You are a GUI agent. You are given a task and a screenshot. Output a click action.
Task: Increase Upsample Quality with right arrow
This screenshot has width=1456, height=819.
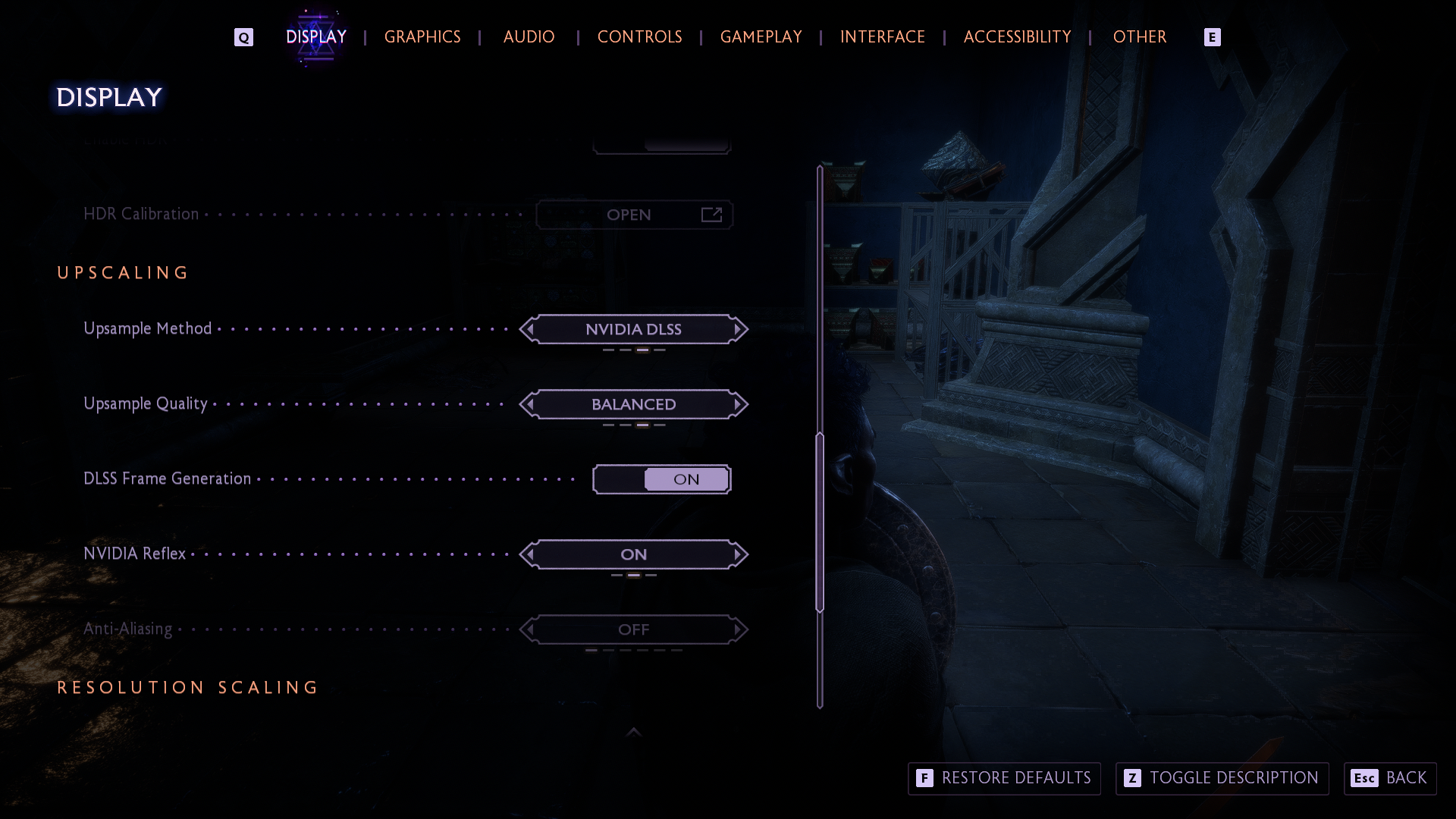[738, 404]
